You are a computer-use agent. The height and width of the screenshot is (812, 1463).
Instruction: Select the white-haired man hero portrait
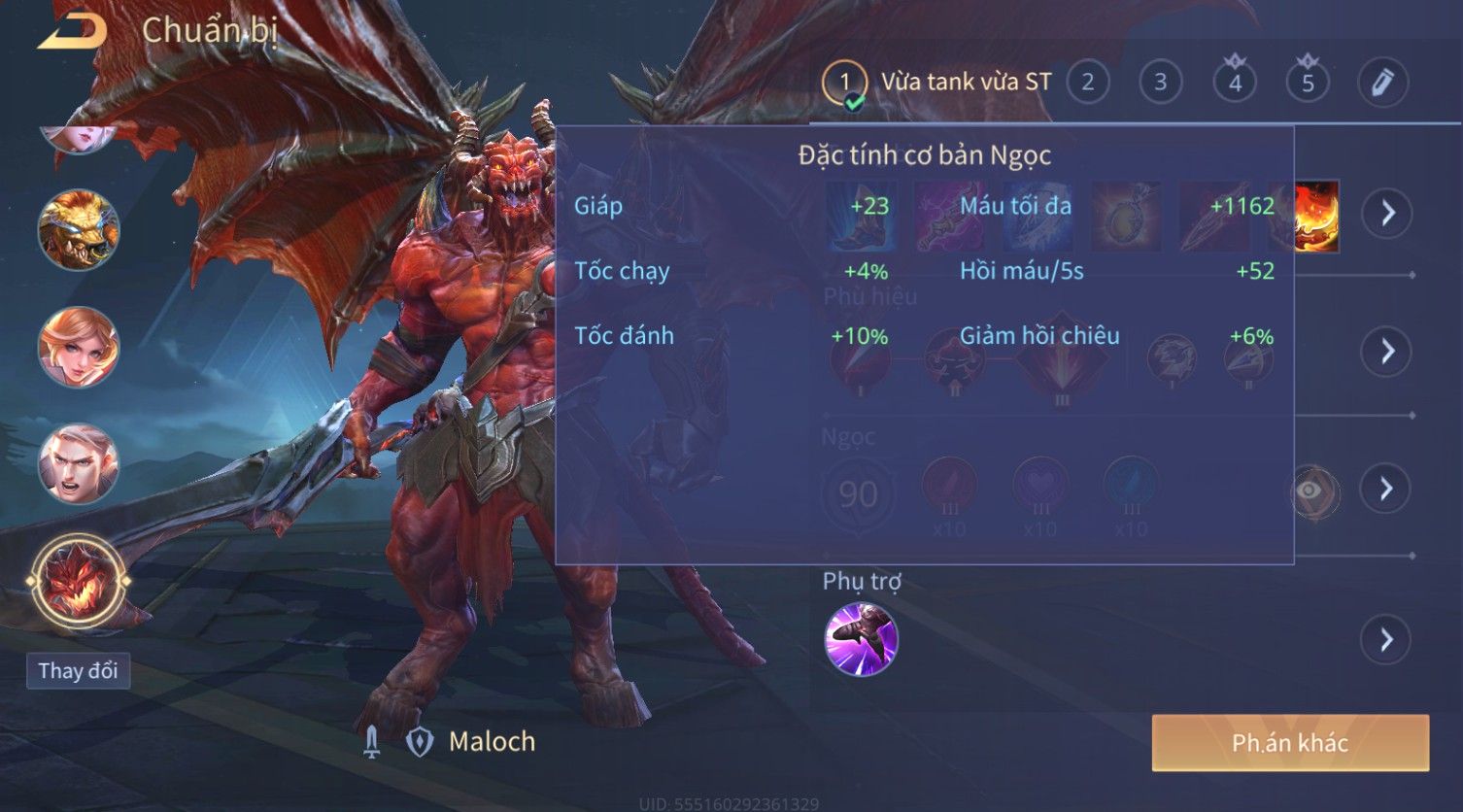point(78,464)
